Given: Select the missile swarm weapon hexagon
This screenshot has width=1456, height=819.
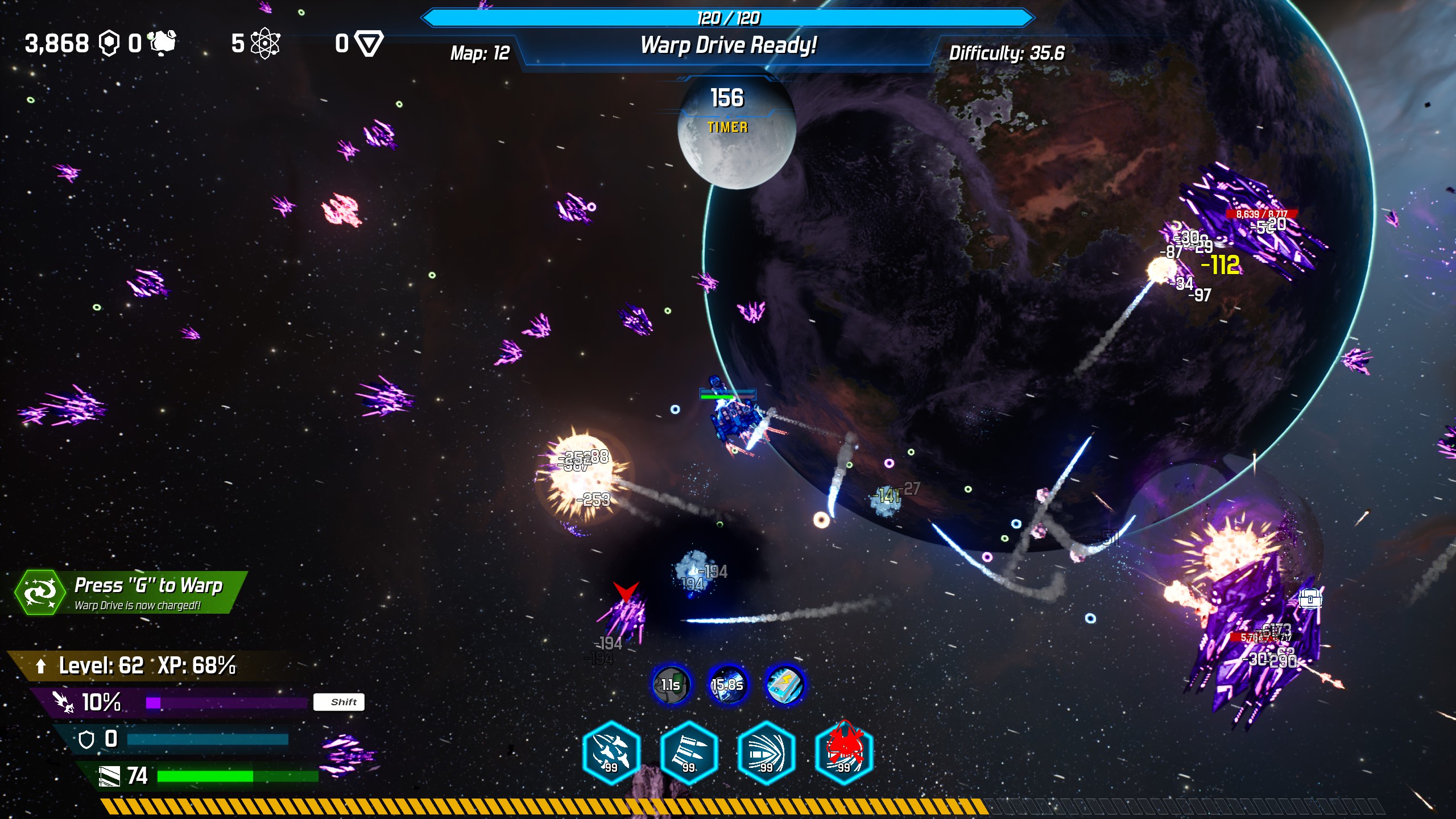Looking at the screenshot, I should click(611, 752).
